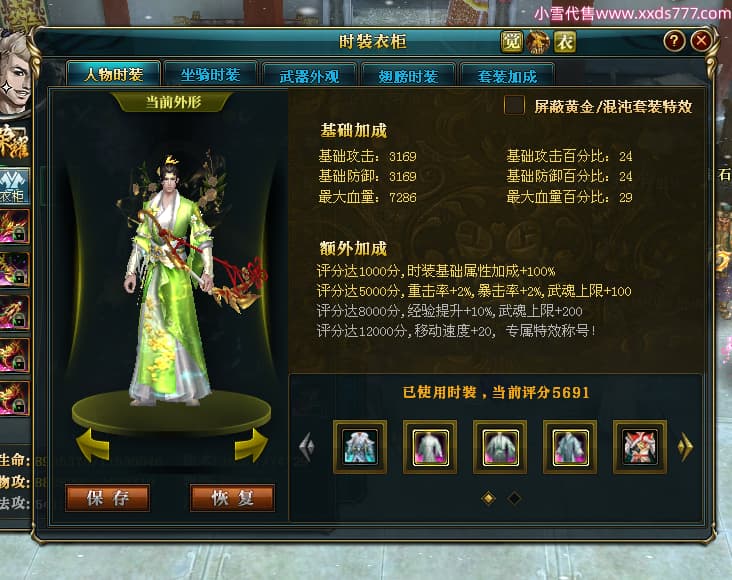
Task: Click the 保存 save button
Action: pos(107,498)
